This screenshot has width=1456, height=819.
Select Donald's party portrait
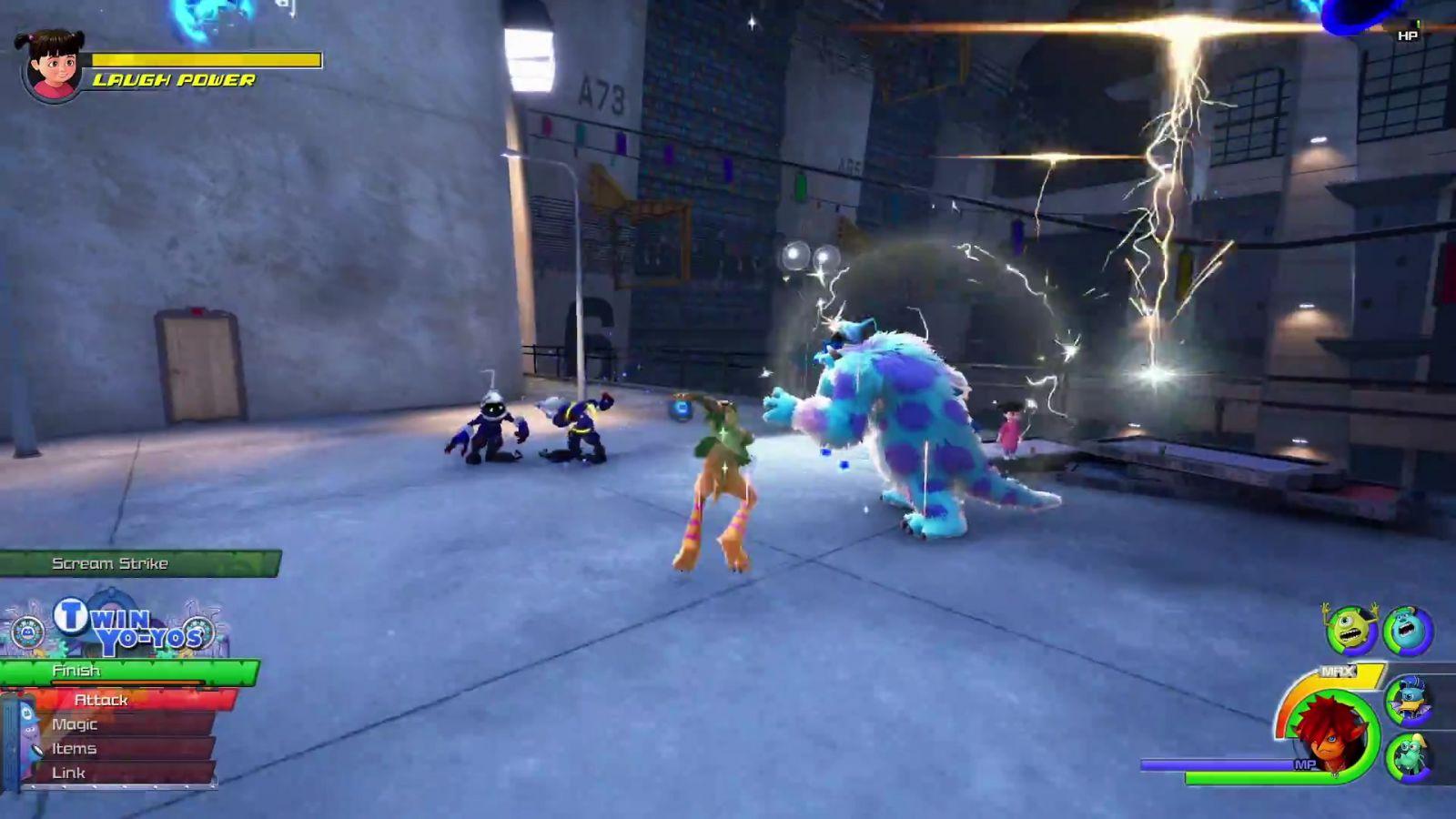tap(1408, 701)
